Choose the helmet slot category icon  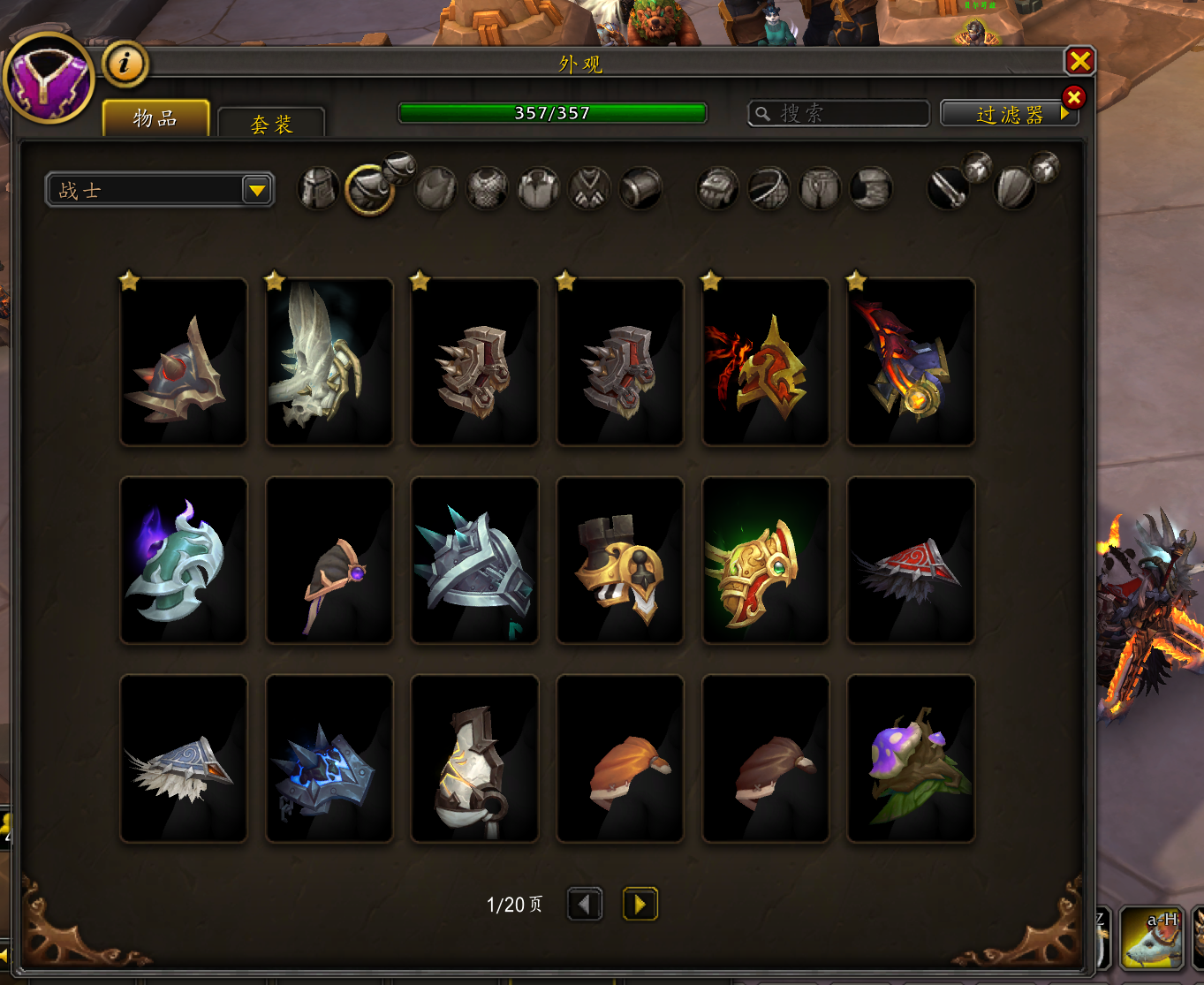point(318,188)
